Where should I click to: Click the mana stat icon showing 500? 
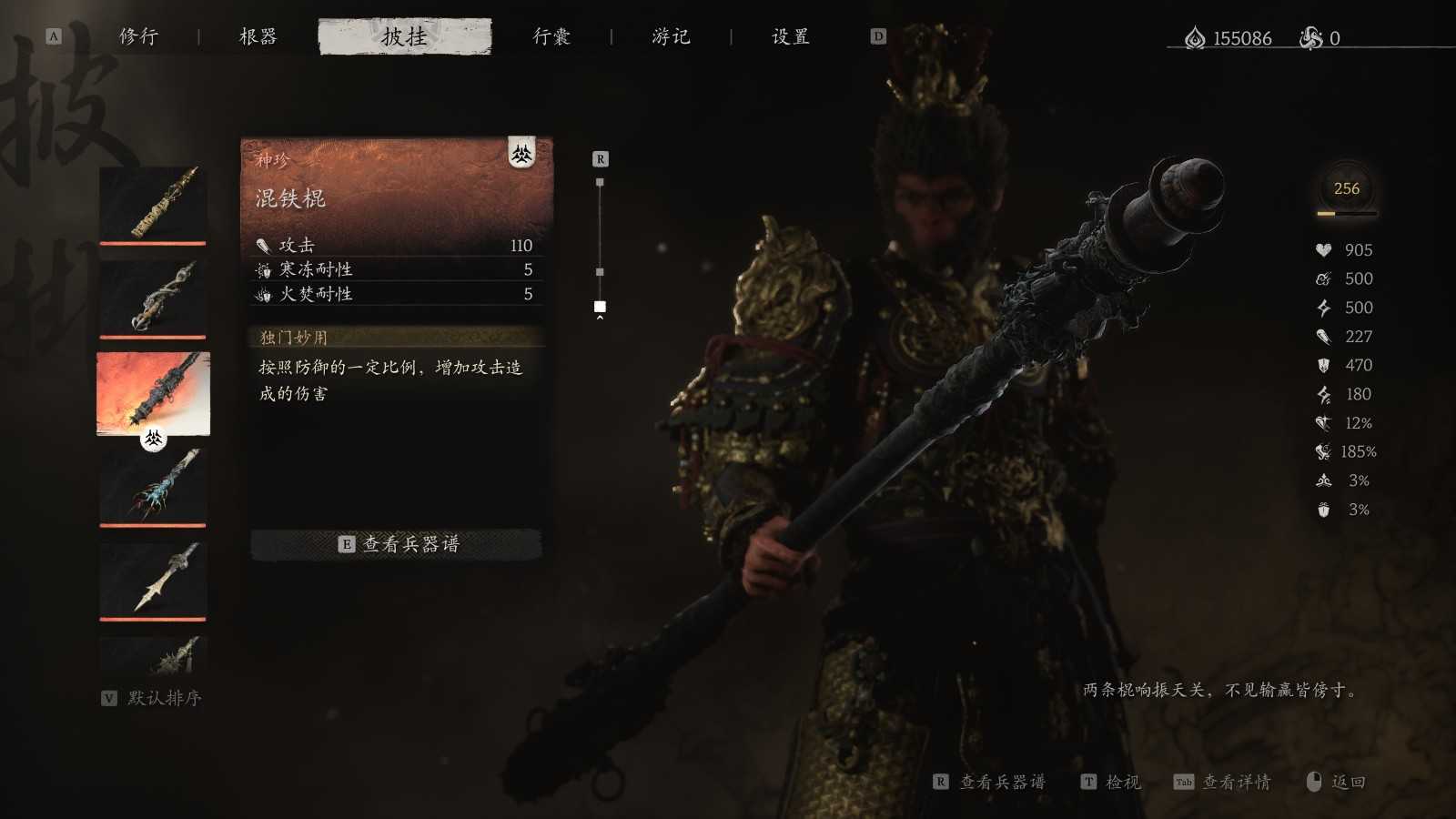[x=1321, y=278]
